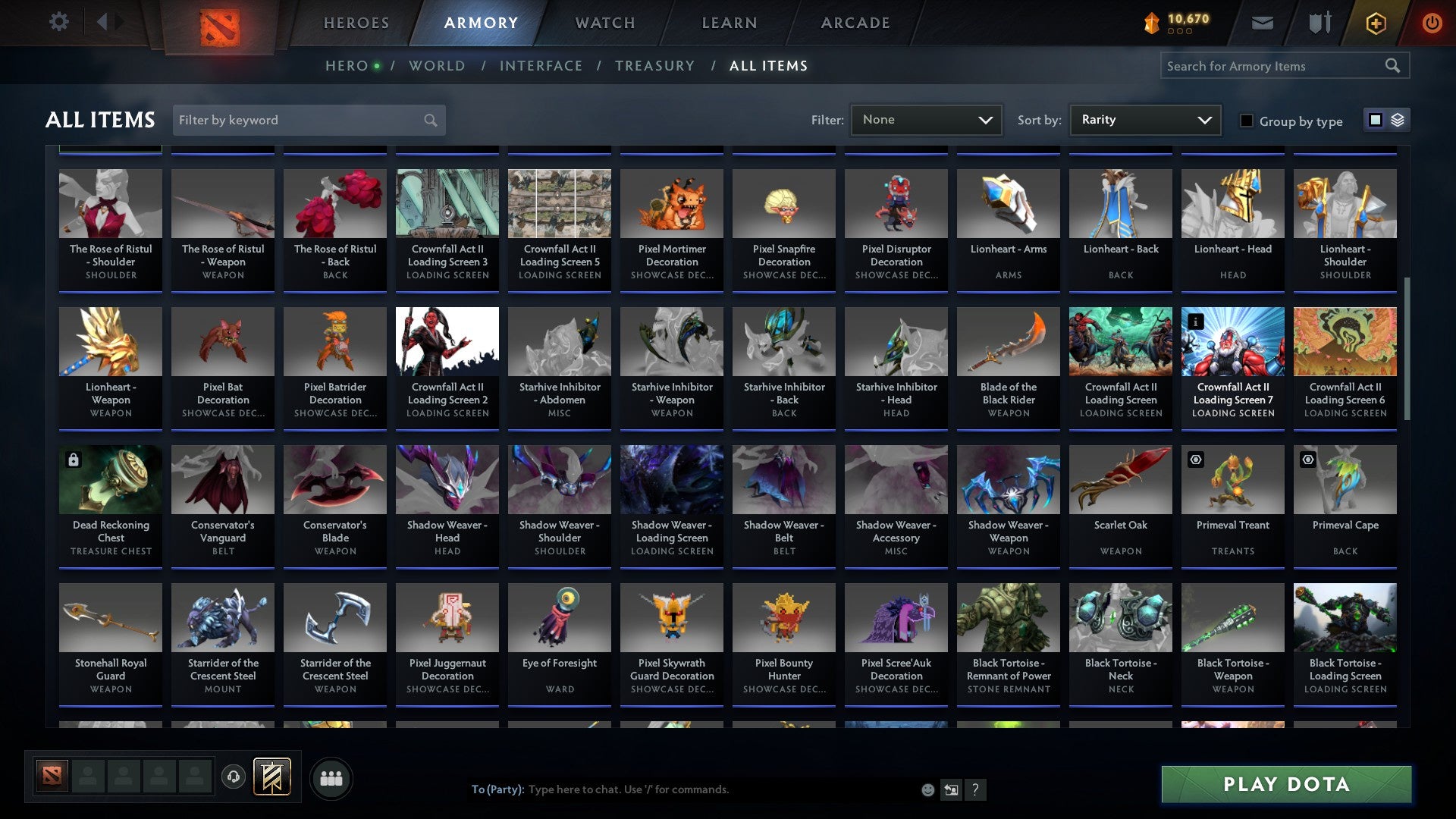Screen dimensions: 1456x819
Task: Toggle the Group by type checkbox
Action: [1247, 121]
